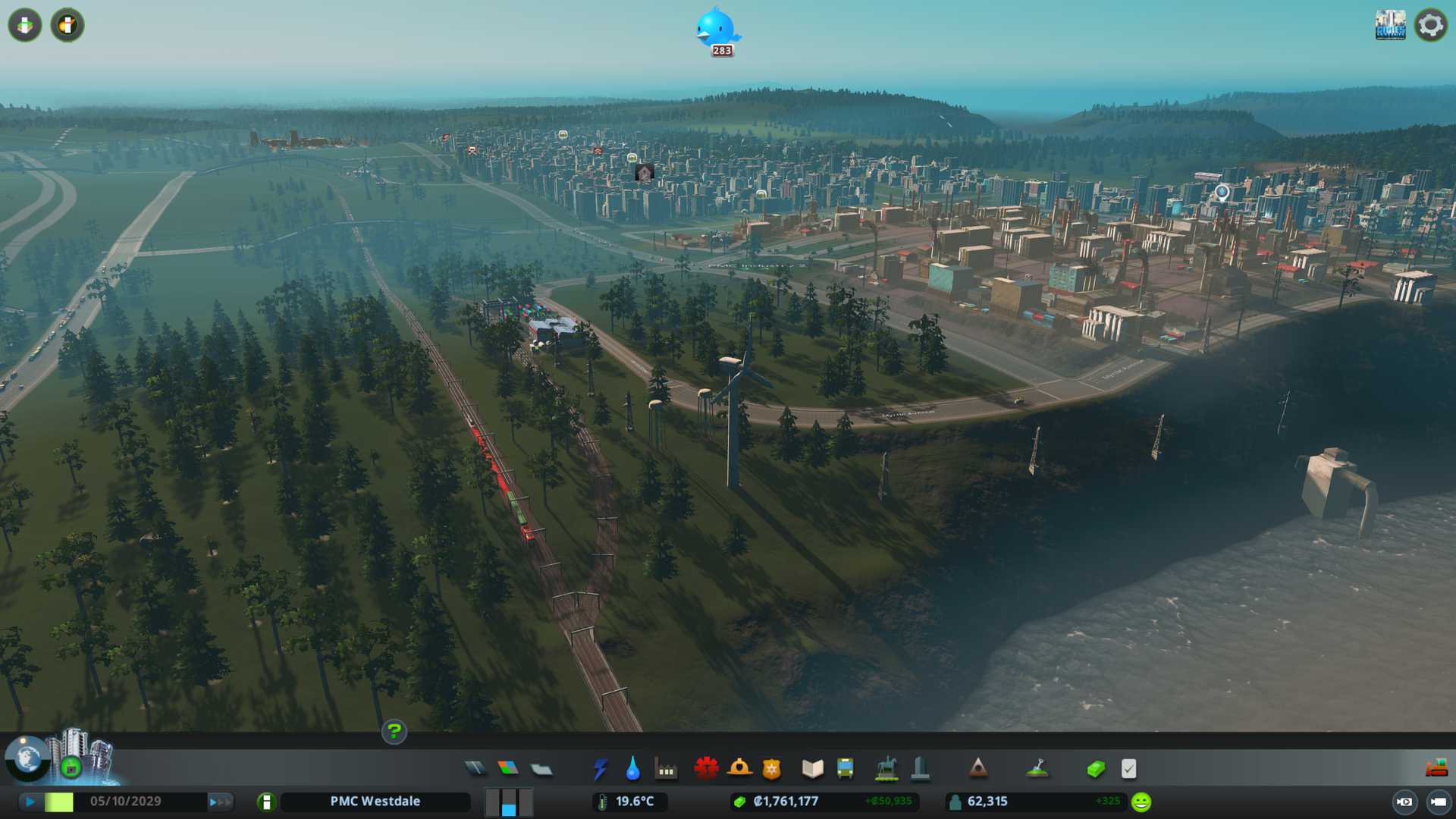Open the education book menu
This screenshot has height=819, width=1456.
tap(812, 769)
